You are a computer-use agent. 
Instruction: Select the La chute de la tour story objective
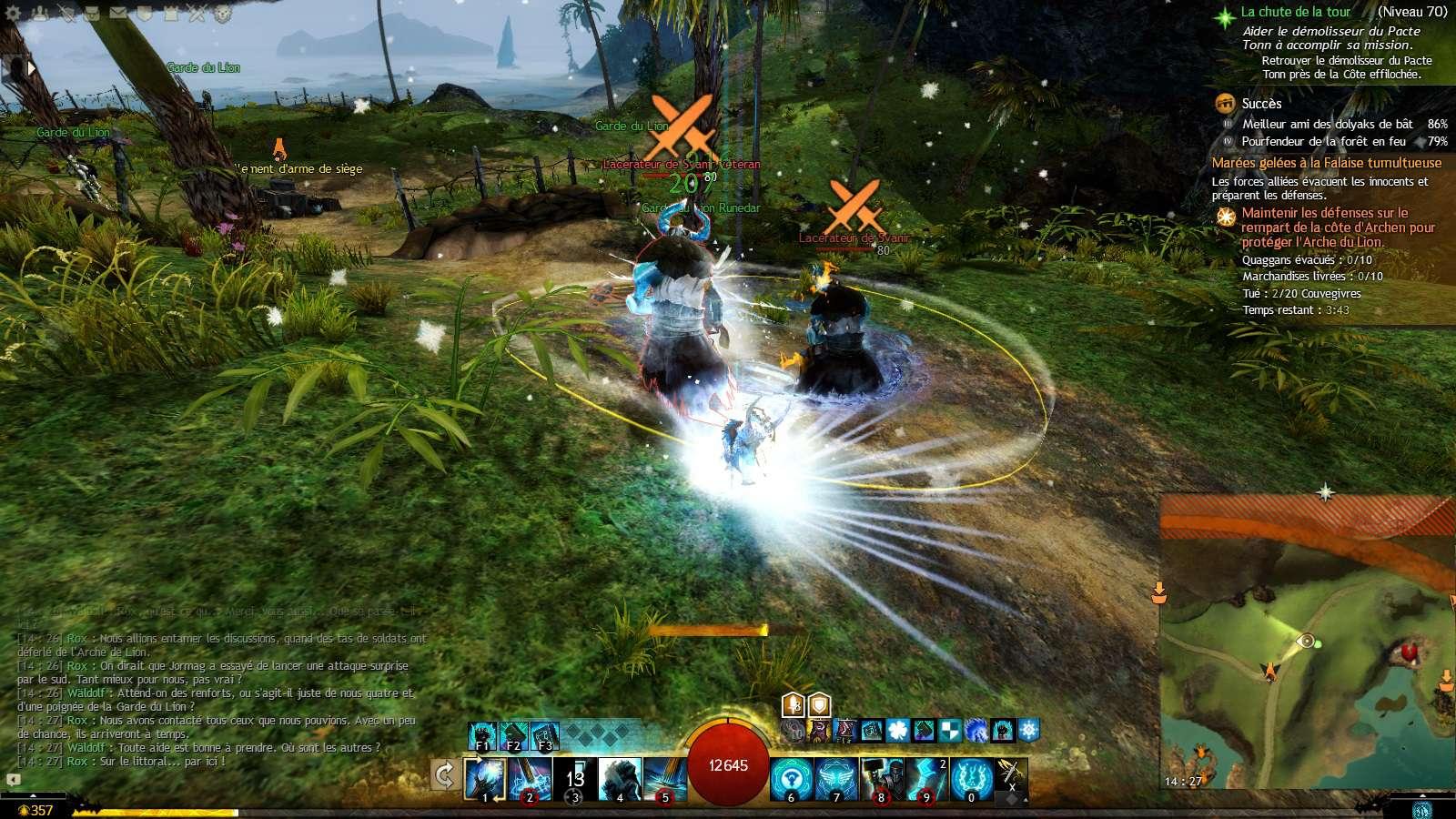tap(1295, 12)
